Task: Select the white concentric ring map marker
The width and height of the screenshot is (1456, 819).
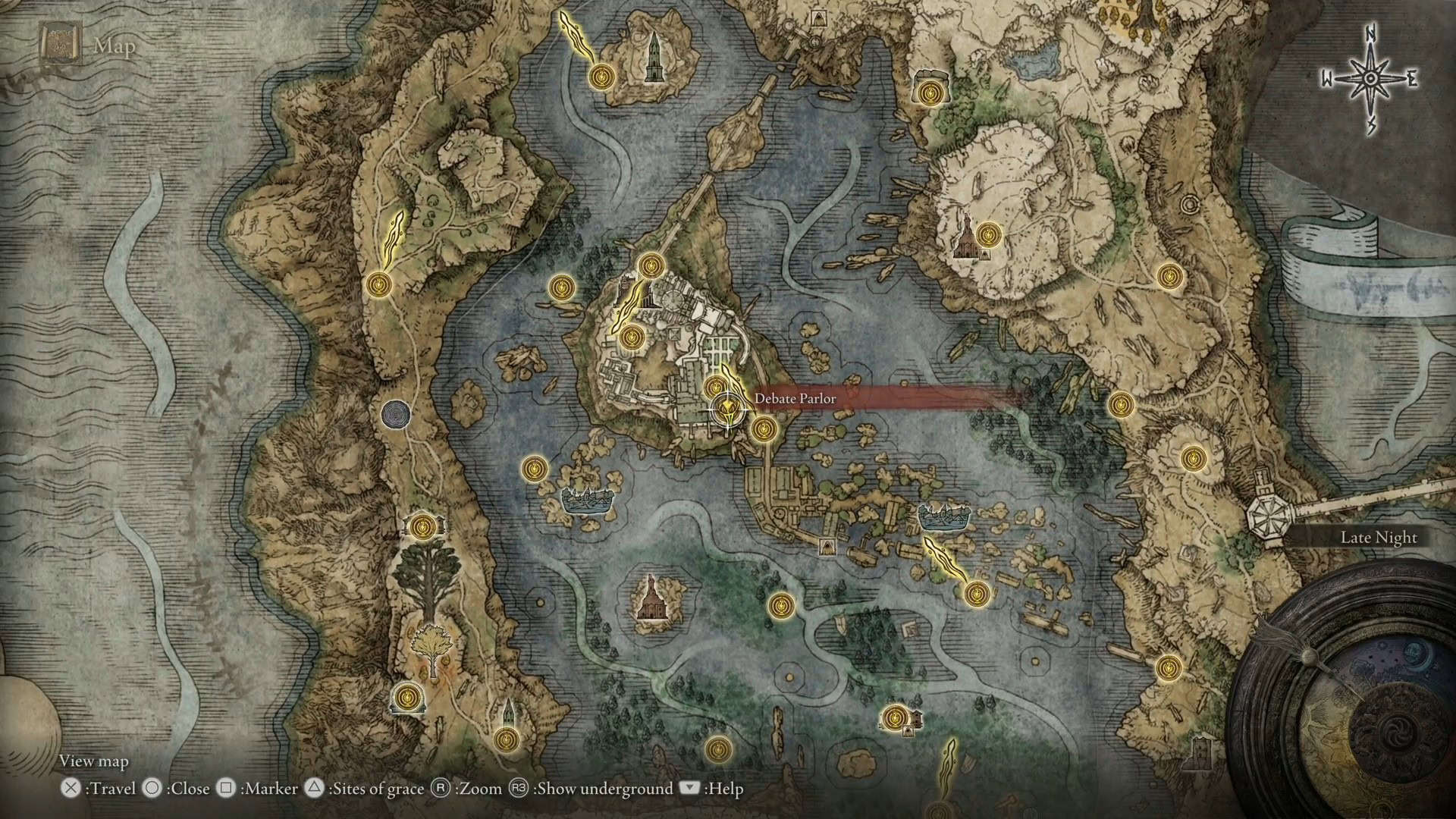Action: point(1189,204)
